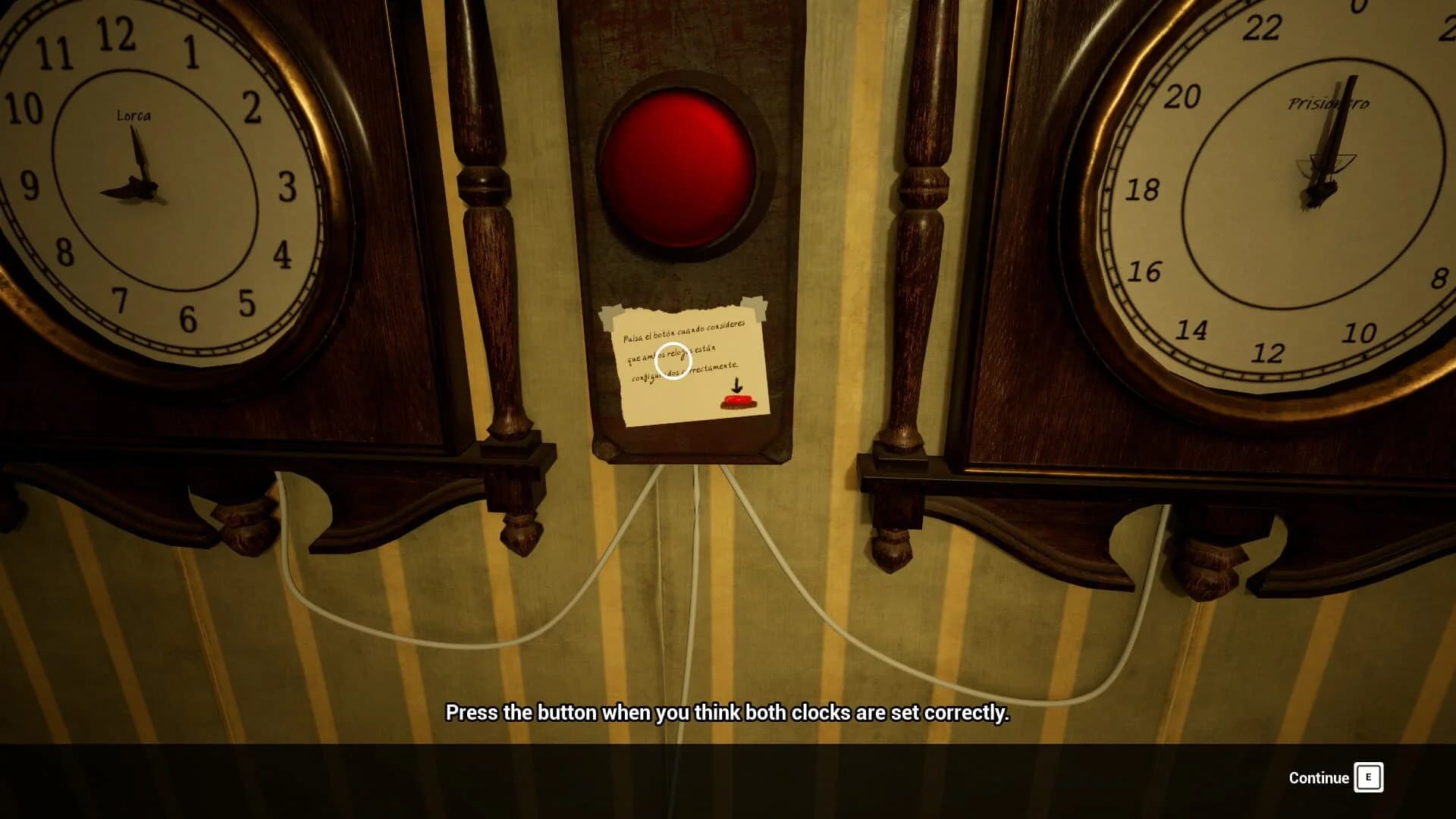Select the Lorca label on the left clock
The image size is (1456, 819).
click(x=133, y=115)
